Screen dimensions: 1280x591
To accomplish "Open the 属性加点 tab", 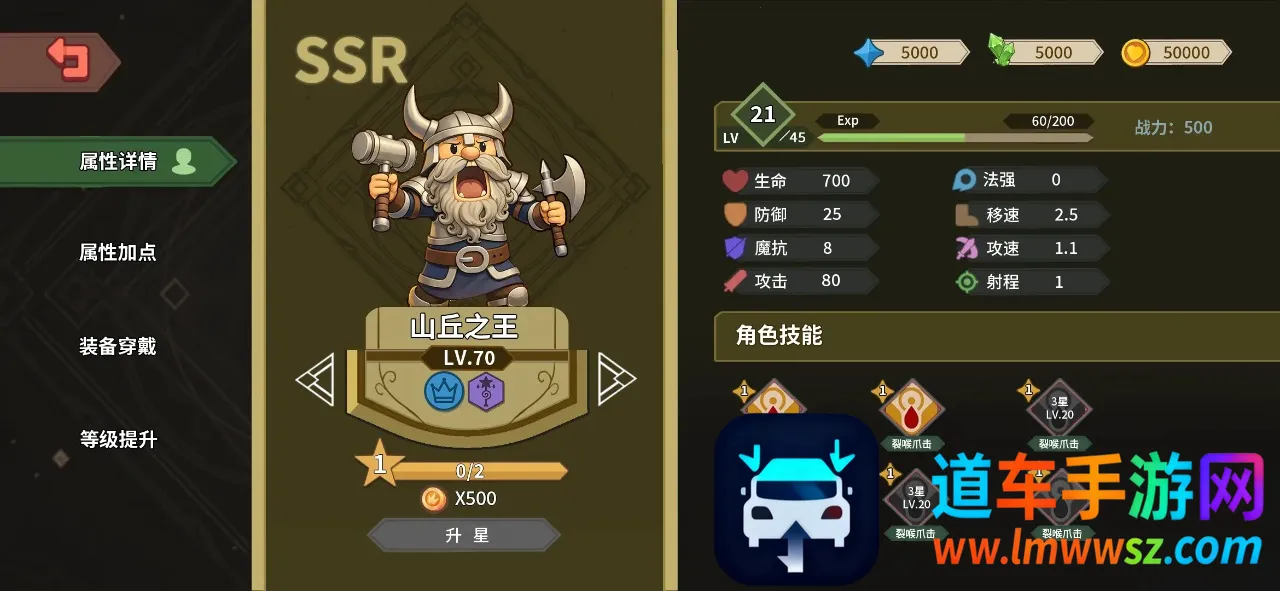I will 118,252.
